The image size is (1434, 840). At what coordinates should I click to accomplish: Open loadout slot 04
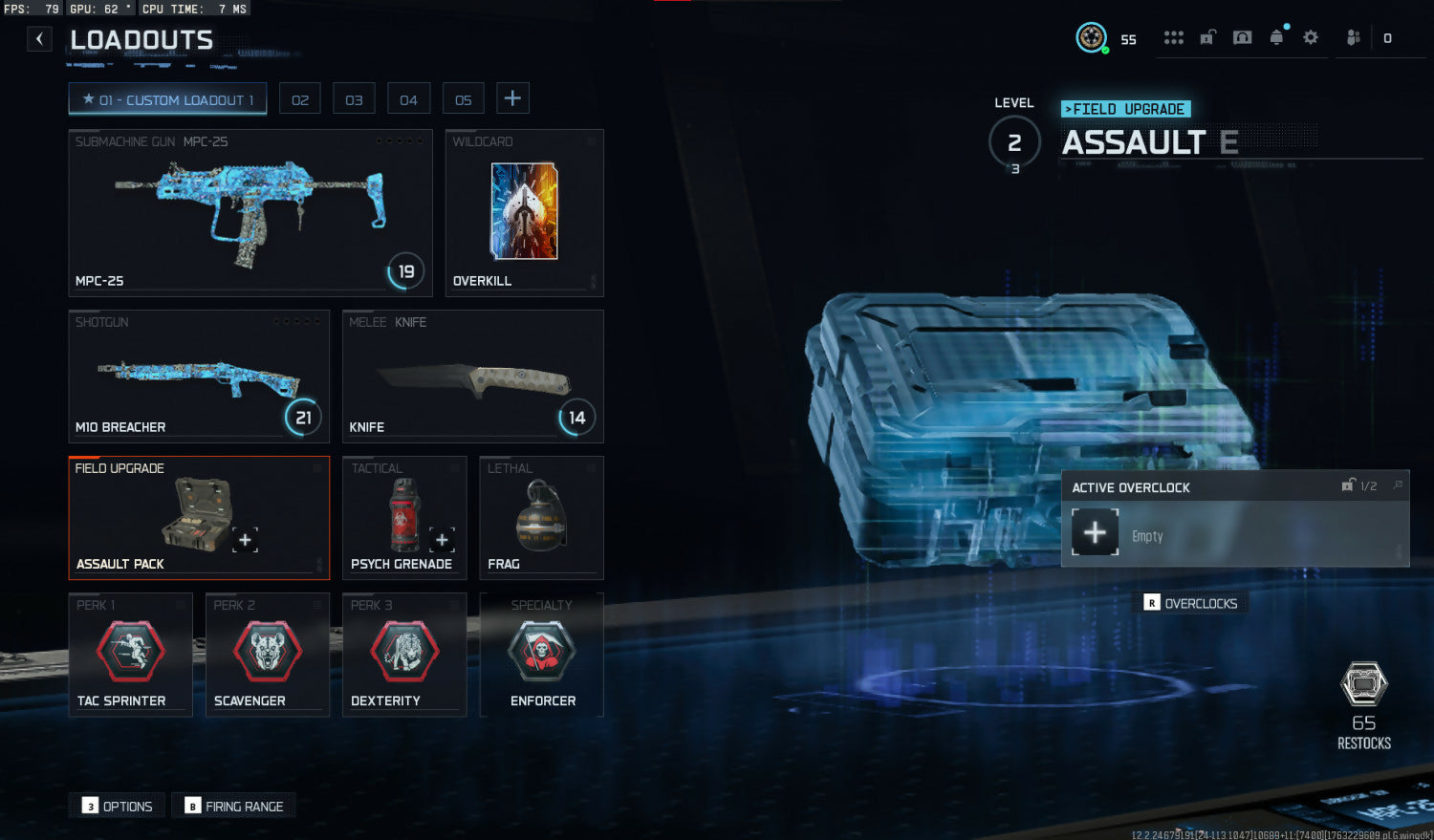coord(408,99)
